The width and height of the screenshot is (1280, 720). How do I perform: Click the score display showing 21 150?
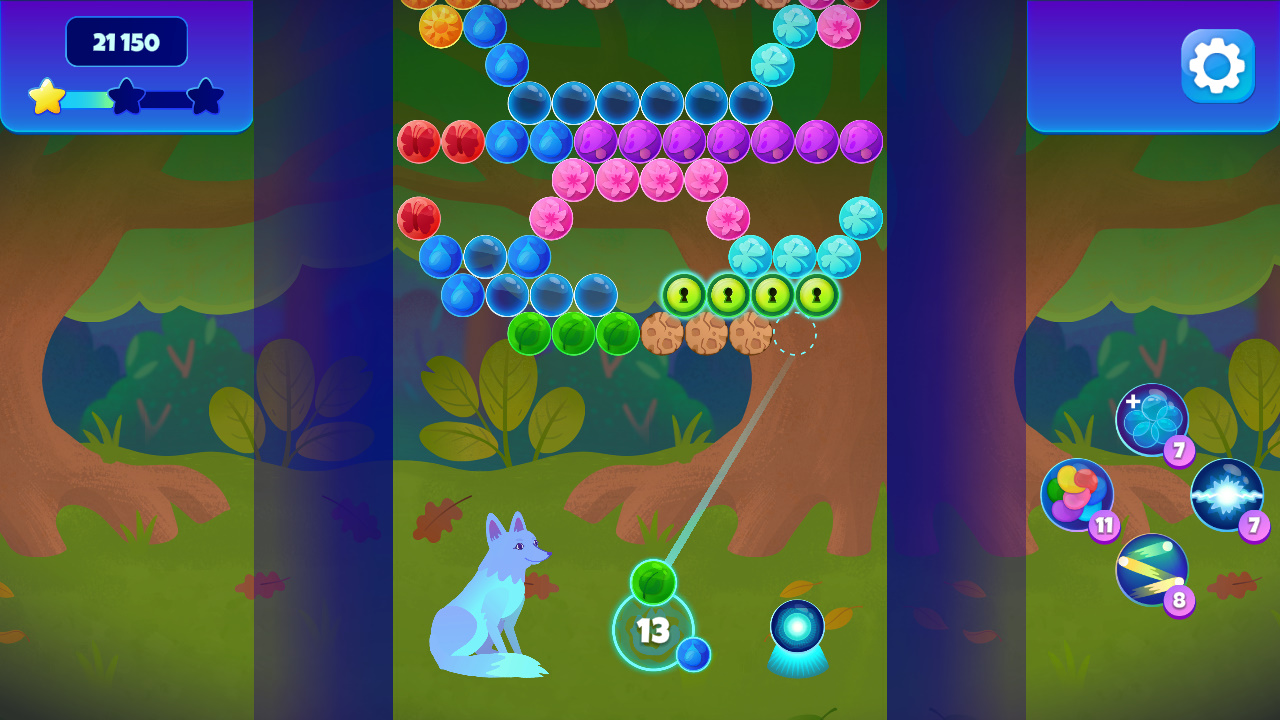126,42
